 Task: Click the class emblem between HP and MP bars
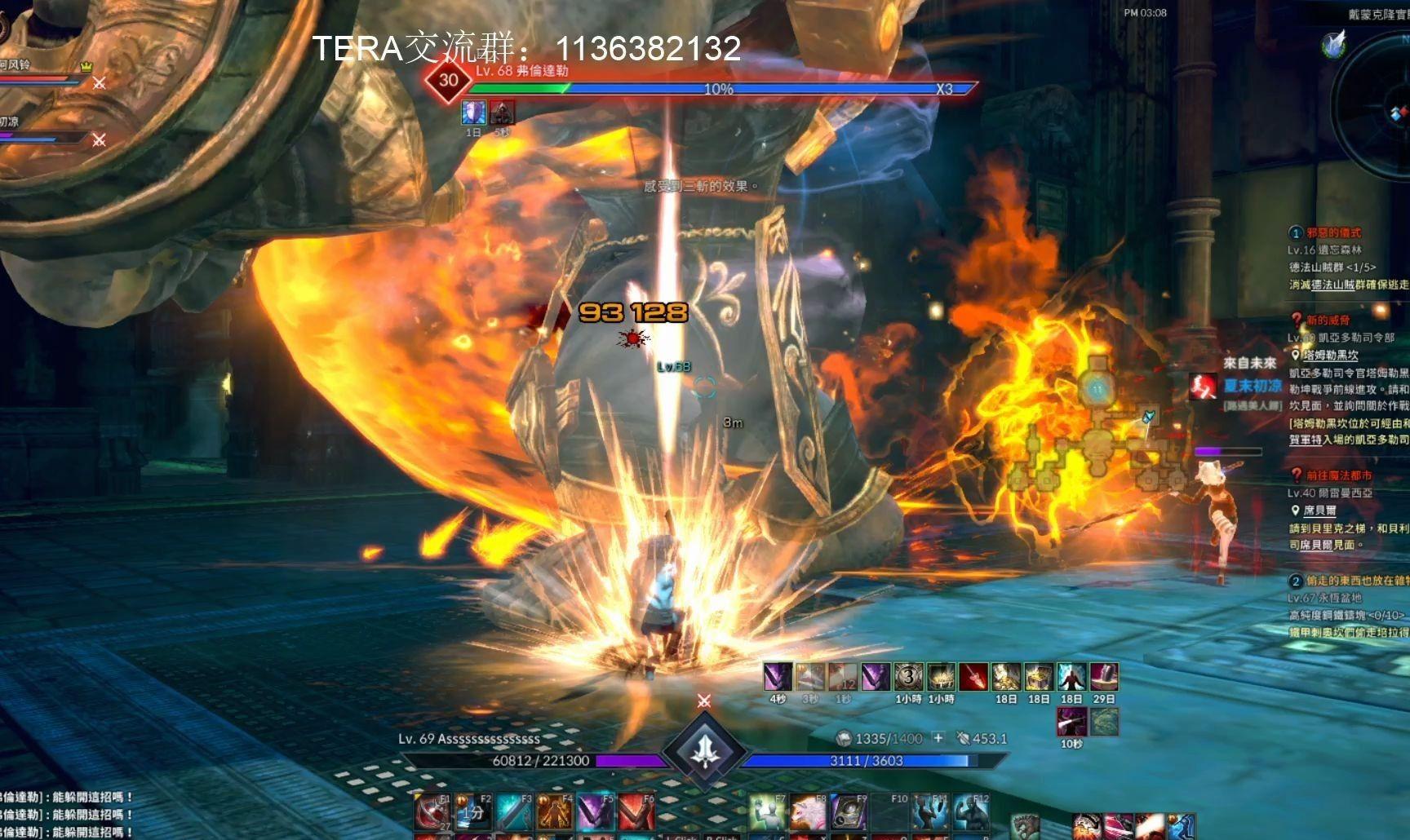click(704, 751)
